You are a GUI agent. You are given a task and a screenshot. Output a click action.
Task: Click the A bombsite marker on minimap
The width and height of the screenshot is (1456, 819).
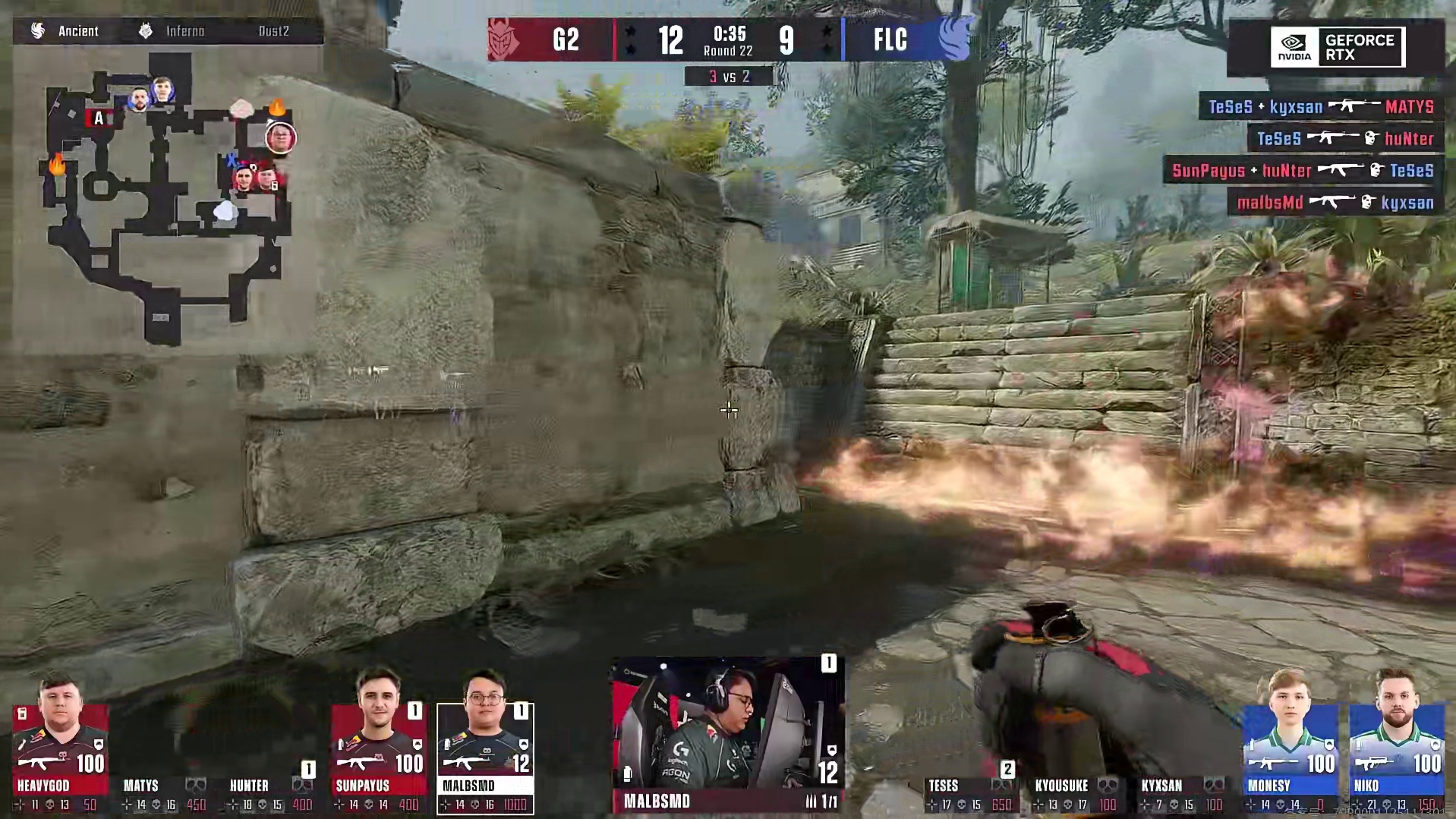(99, 118)
